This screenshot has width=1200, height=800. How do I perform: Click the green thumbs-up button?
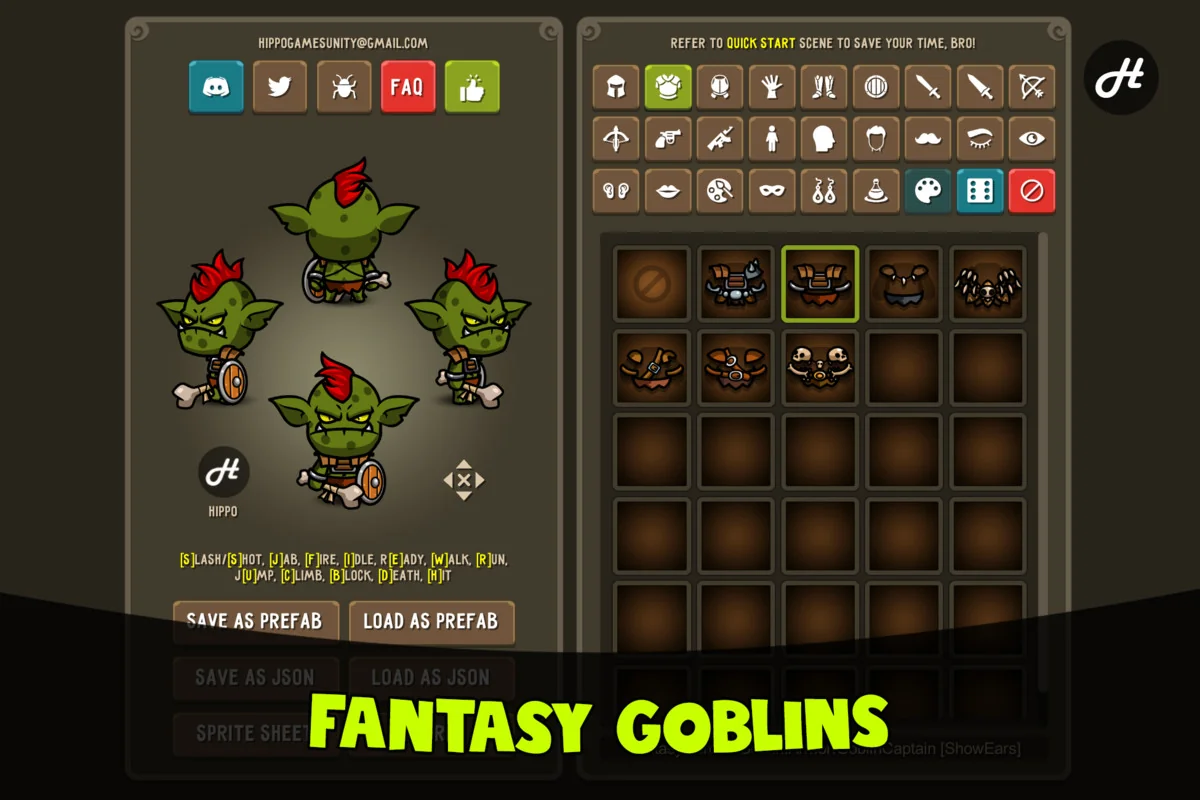[x=472, y=87]
